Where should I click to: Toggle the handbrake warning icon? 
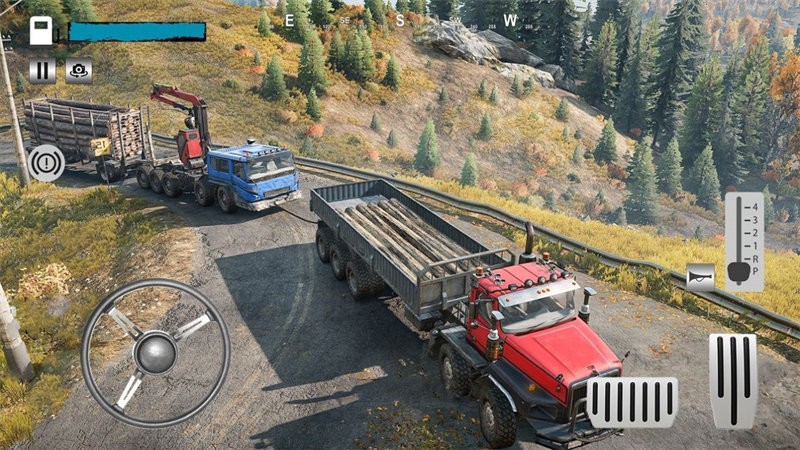click(46, 162)
